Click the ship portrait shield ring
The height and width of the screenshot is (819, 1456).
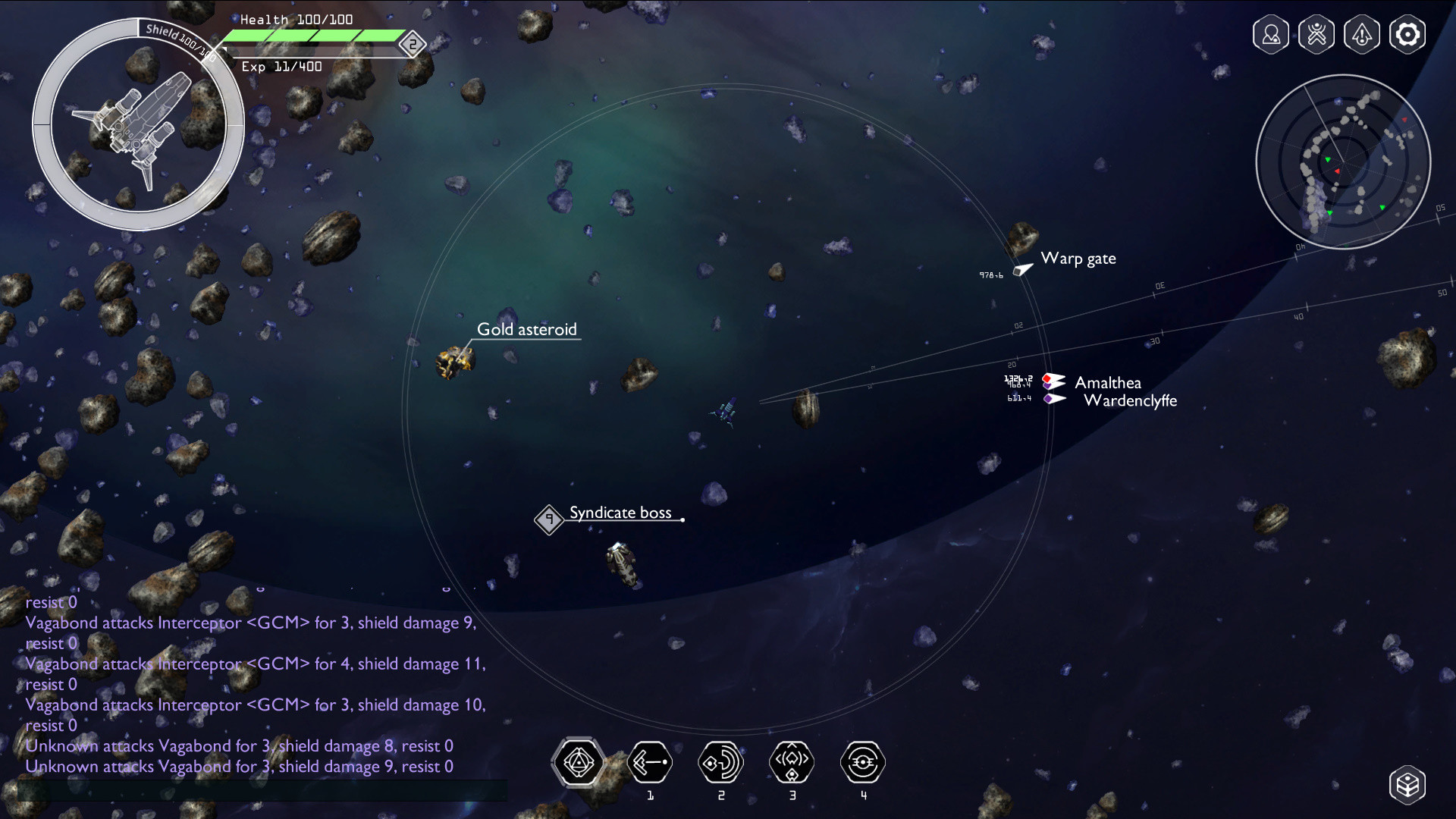[x=138, y=124]
